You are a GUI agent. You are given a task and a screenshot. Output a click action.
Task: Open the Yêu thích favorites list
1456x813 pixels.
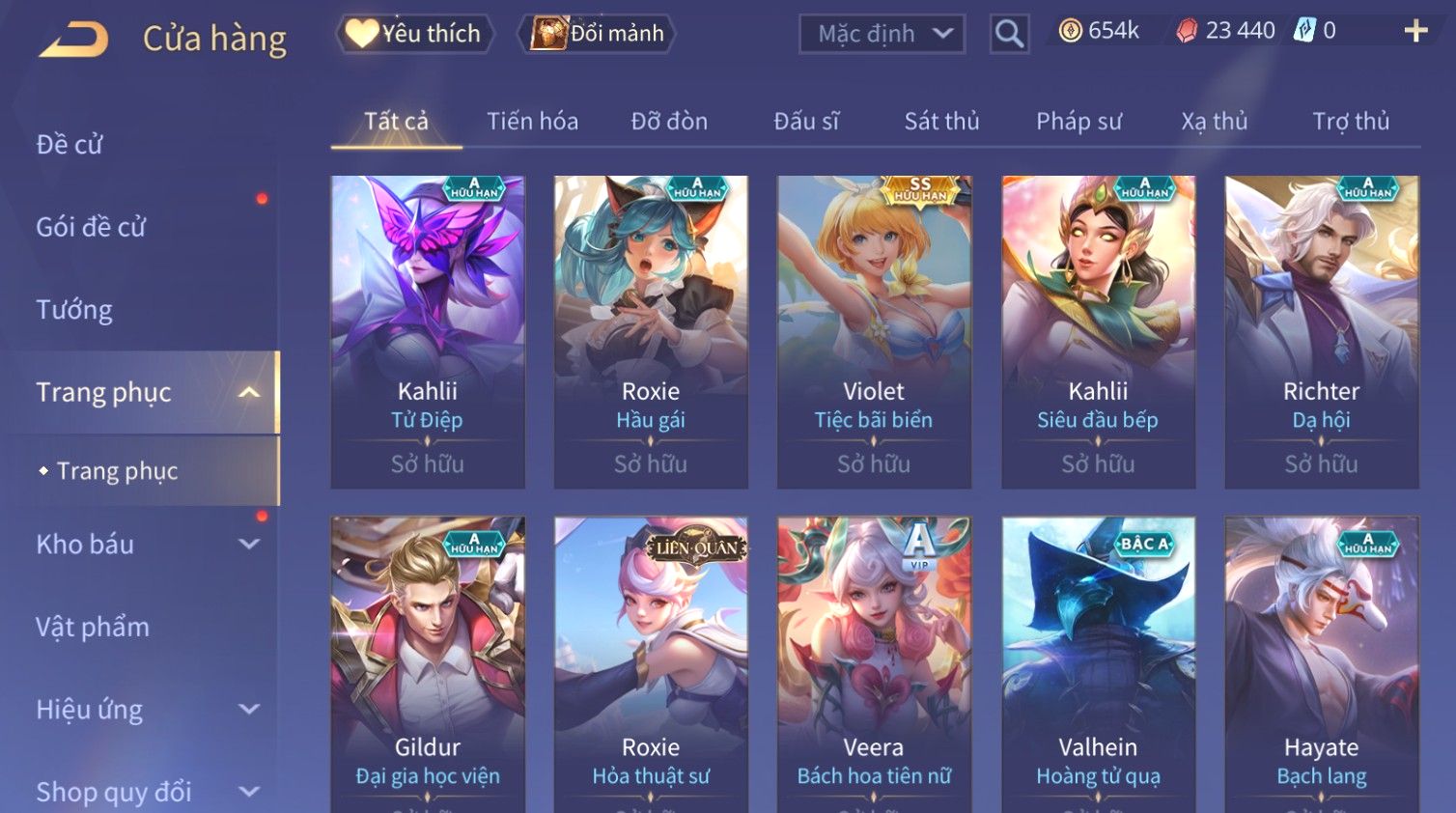pyautogui.click(x=415, y=34)
